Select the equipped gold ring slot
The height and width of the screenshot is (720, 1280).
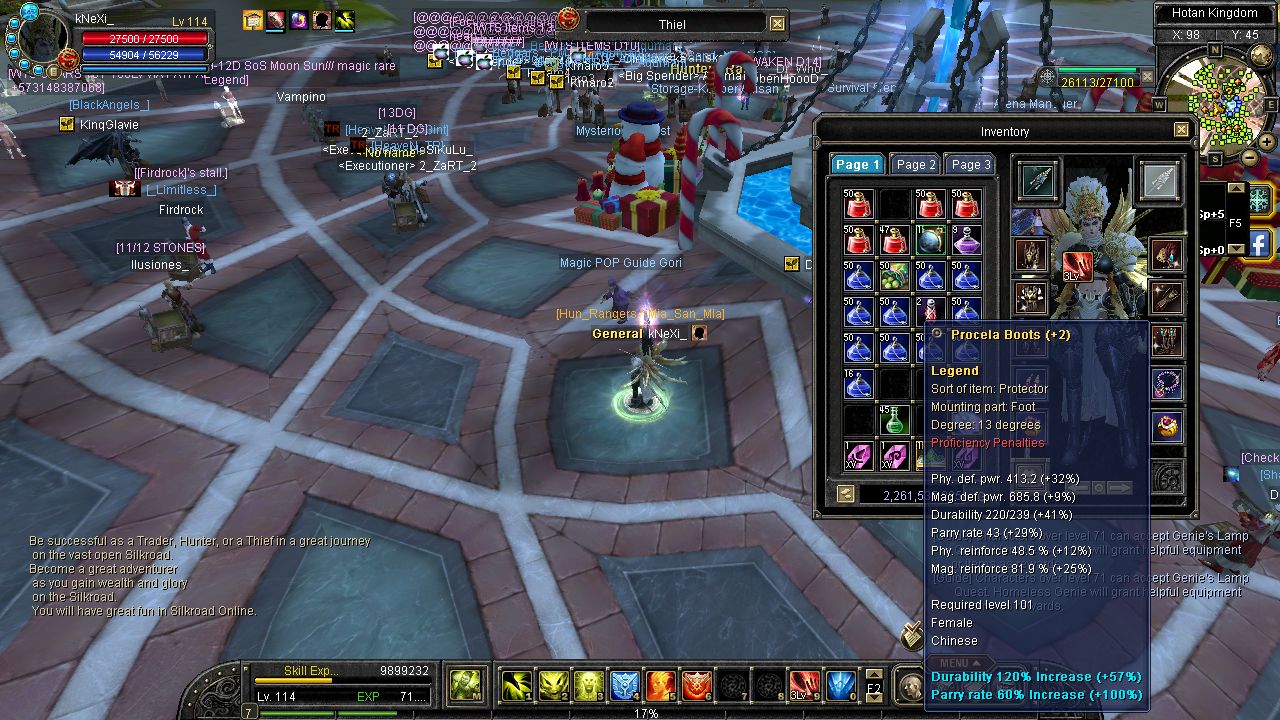(x=1166, y=427)
